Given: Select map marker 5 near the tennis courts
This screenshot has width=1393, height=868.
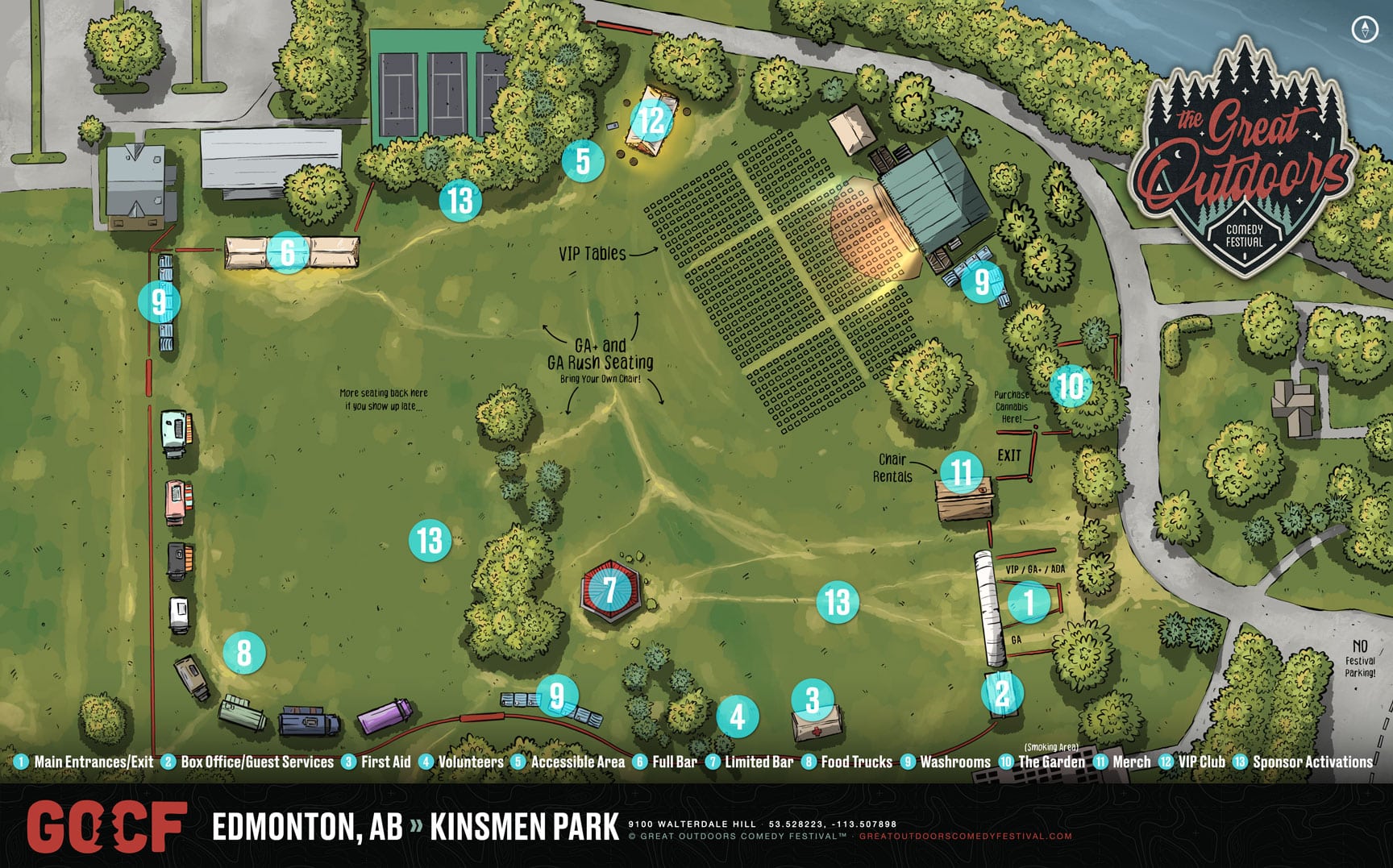Looking at the screenshot, I should (583, 160).
